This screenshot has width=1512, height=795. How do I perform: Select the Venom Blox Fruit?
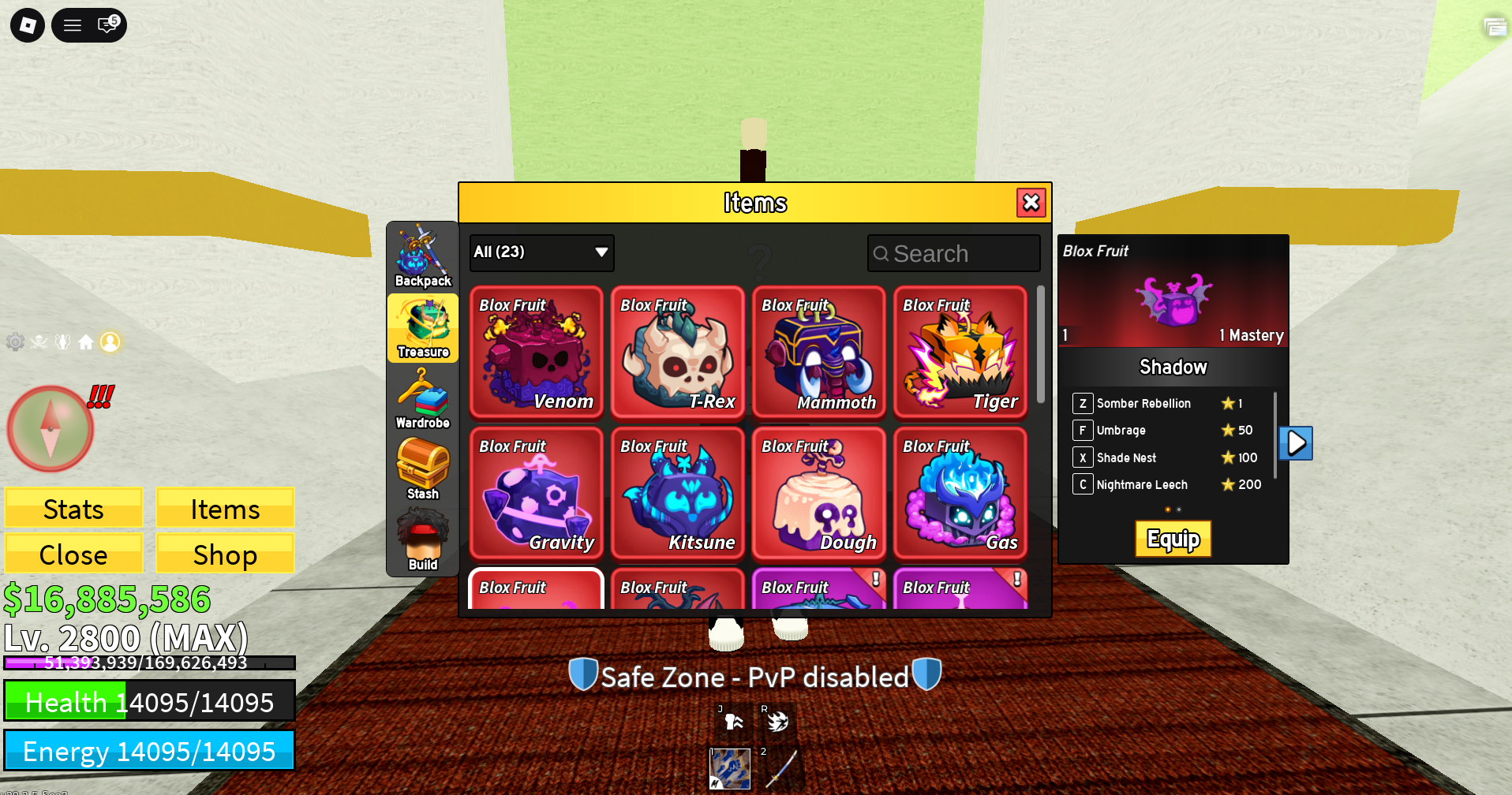pyautogui.click(x=536, y=352)
